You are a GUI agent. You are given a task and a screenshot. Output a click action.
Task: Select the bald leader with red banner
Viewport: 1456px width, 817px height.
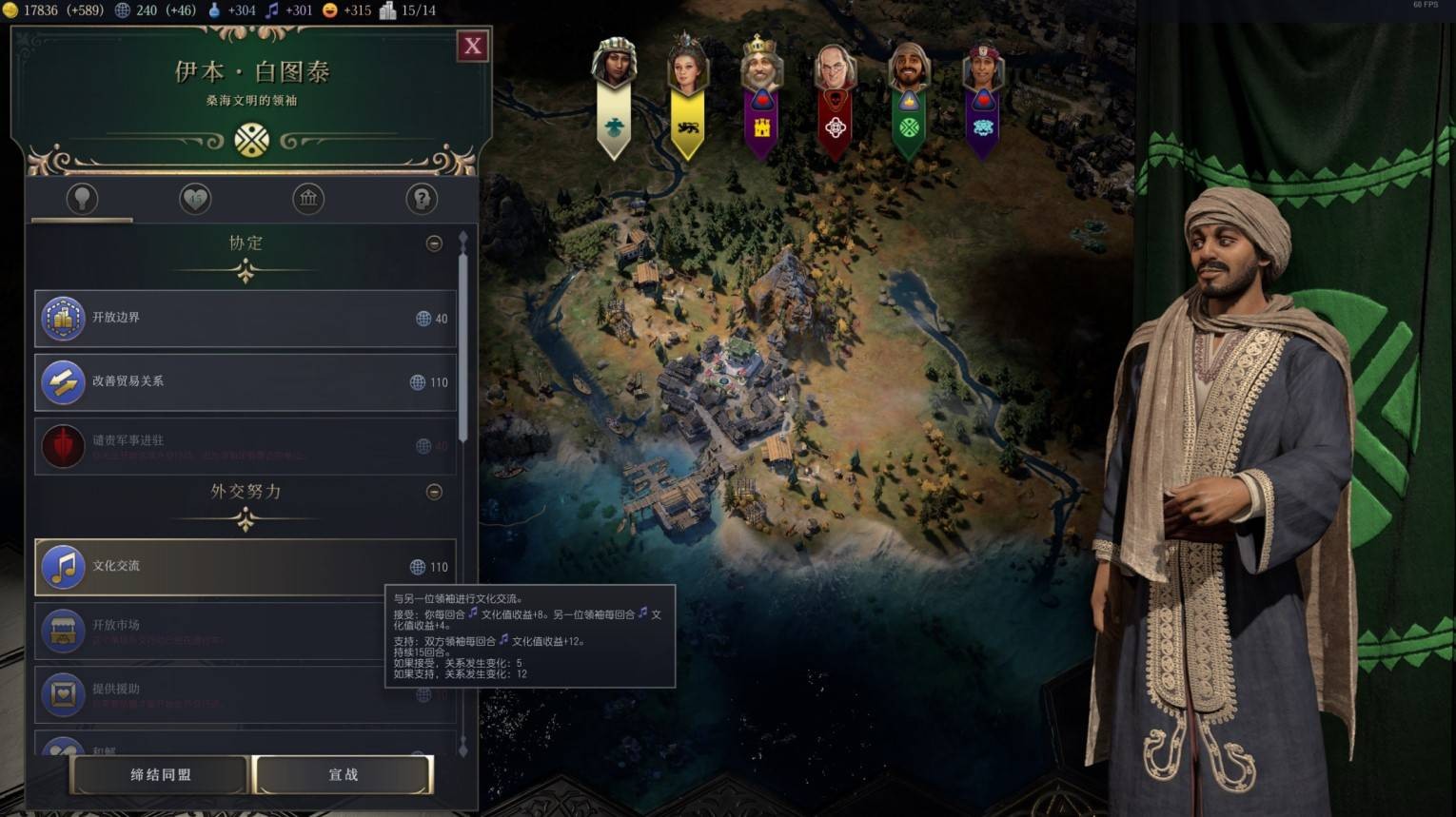click(835, 95)
